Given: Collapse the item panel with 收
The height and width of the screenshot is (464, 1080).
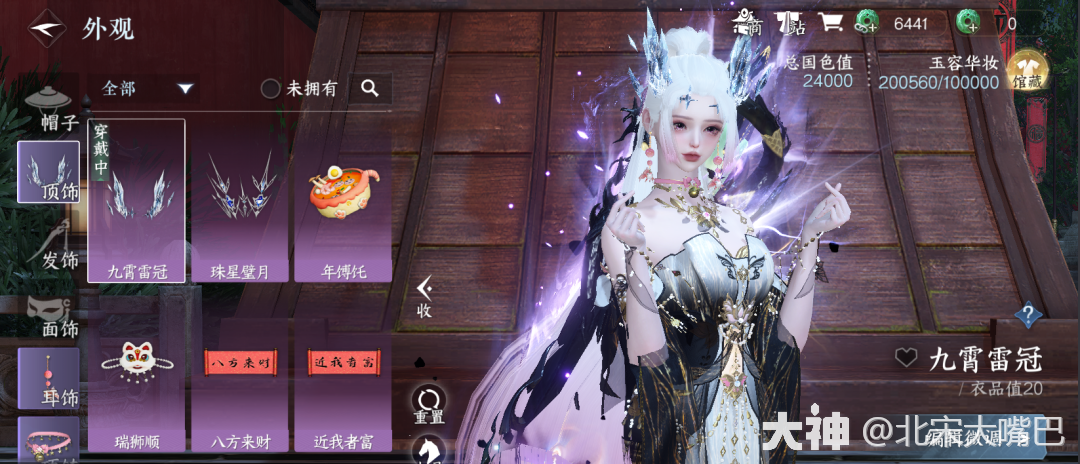Looking at the screenshot, I should pyautogui.click(x=425, y=297).
